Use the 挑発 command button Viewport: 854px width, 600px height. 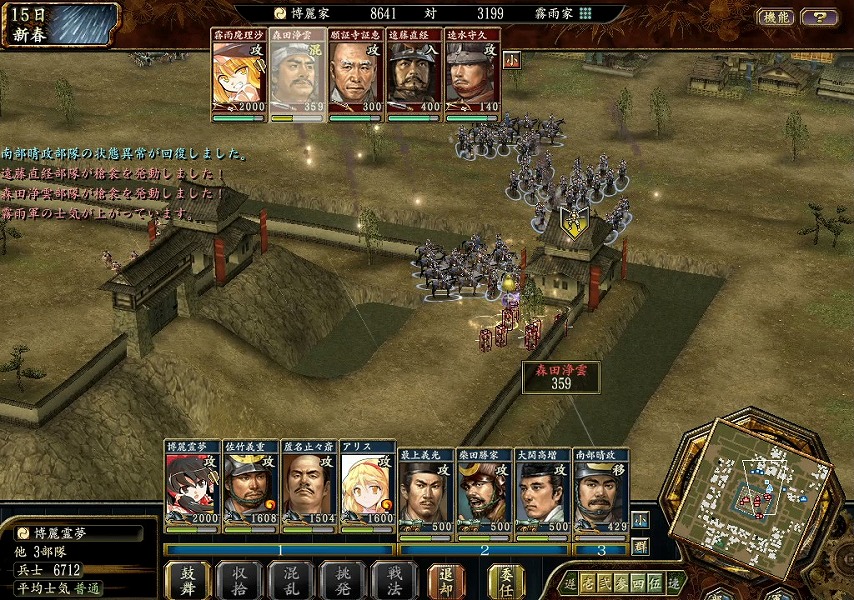(x=343, y=580)
